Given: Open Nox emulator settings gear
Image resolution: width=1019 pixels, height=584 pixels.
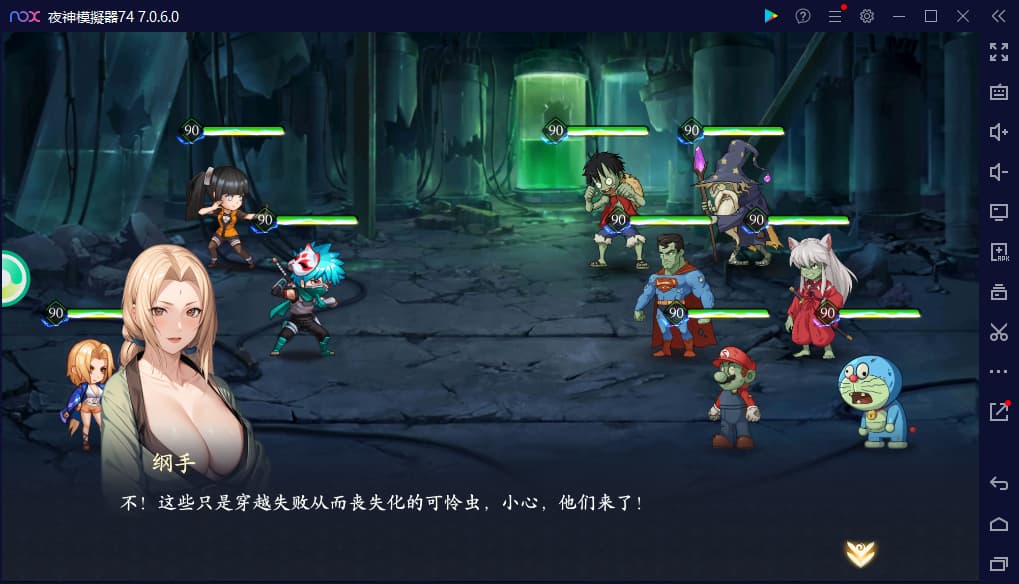Looking at the screenshot, I should (867, 16).
